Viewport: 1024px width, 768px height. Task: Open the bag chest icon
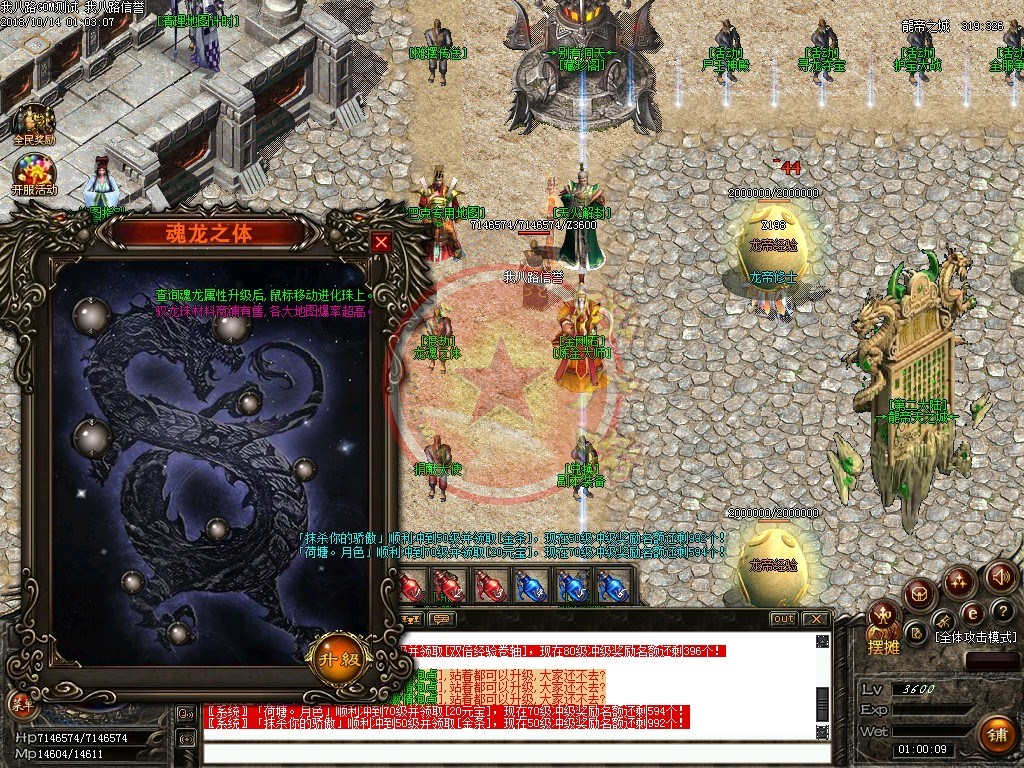pos(918,595)
